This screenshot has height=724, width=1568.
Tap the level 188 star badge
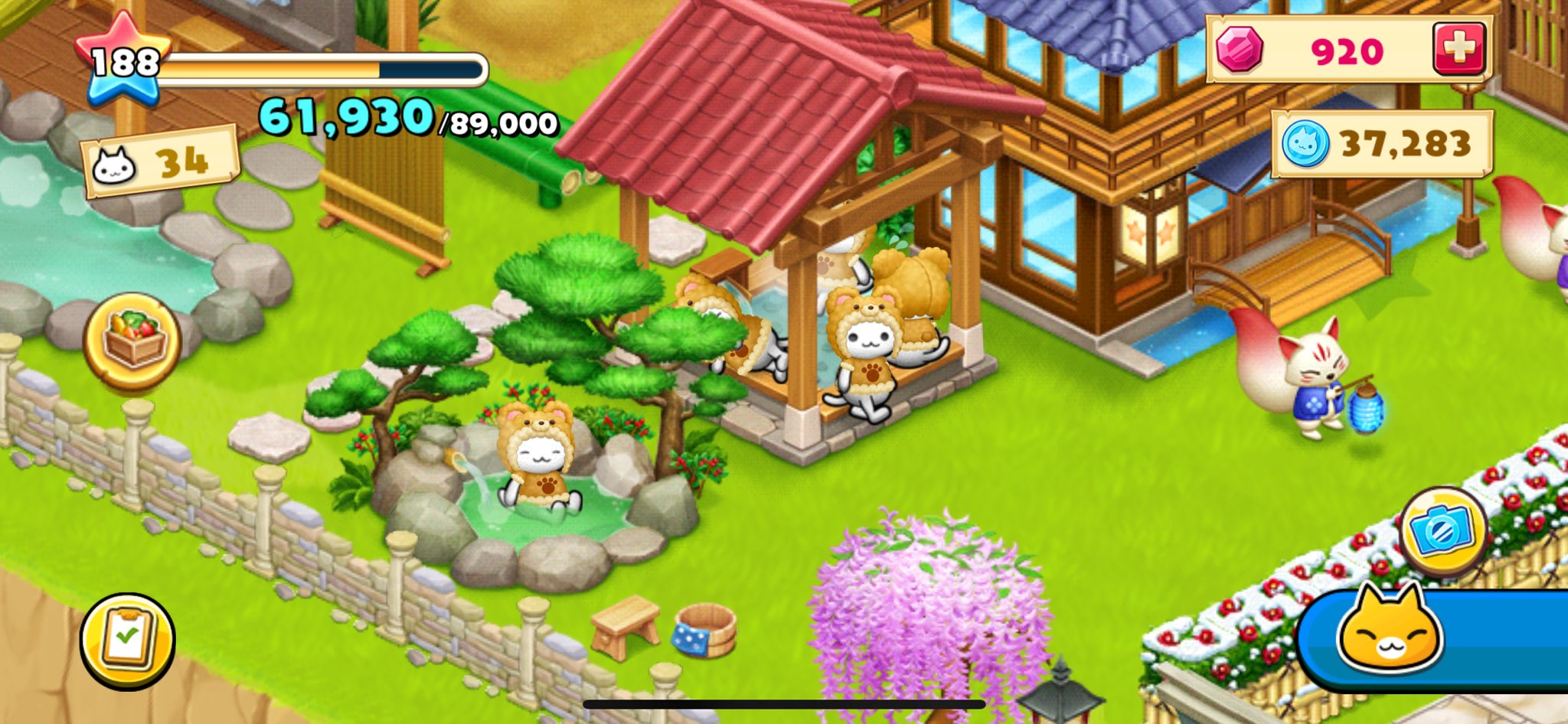pos(122,61)
